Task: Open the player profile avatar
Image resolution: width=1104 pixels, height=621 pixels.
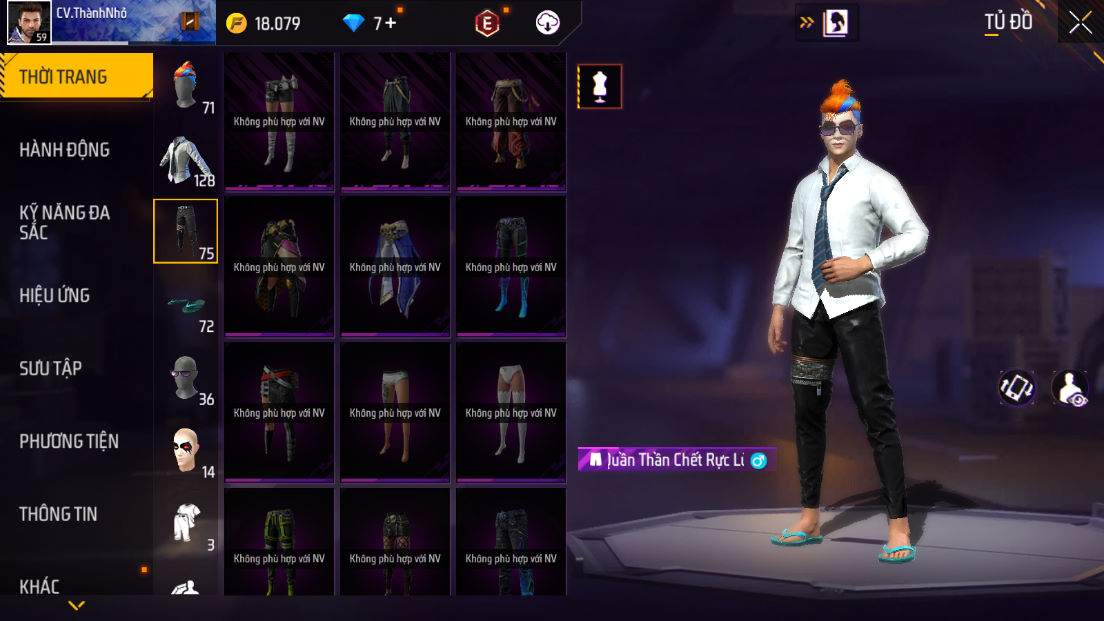Action: [29, 22]
